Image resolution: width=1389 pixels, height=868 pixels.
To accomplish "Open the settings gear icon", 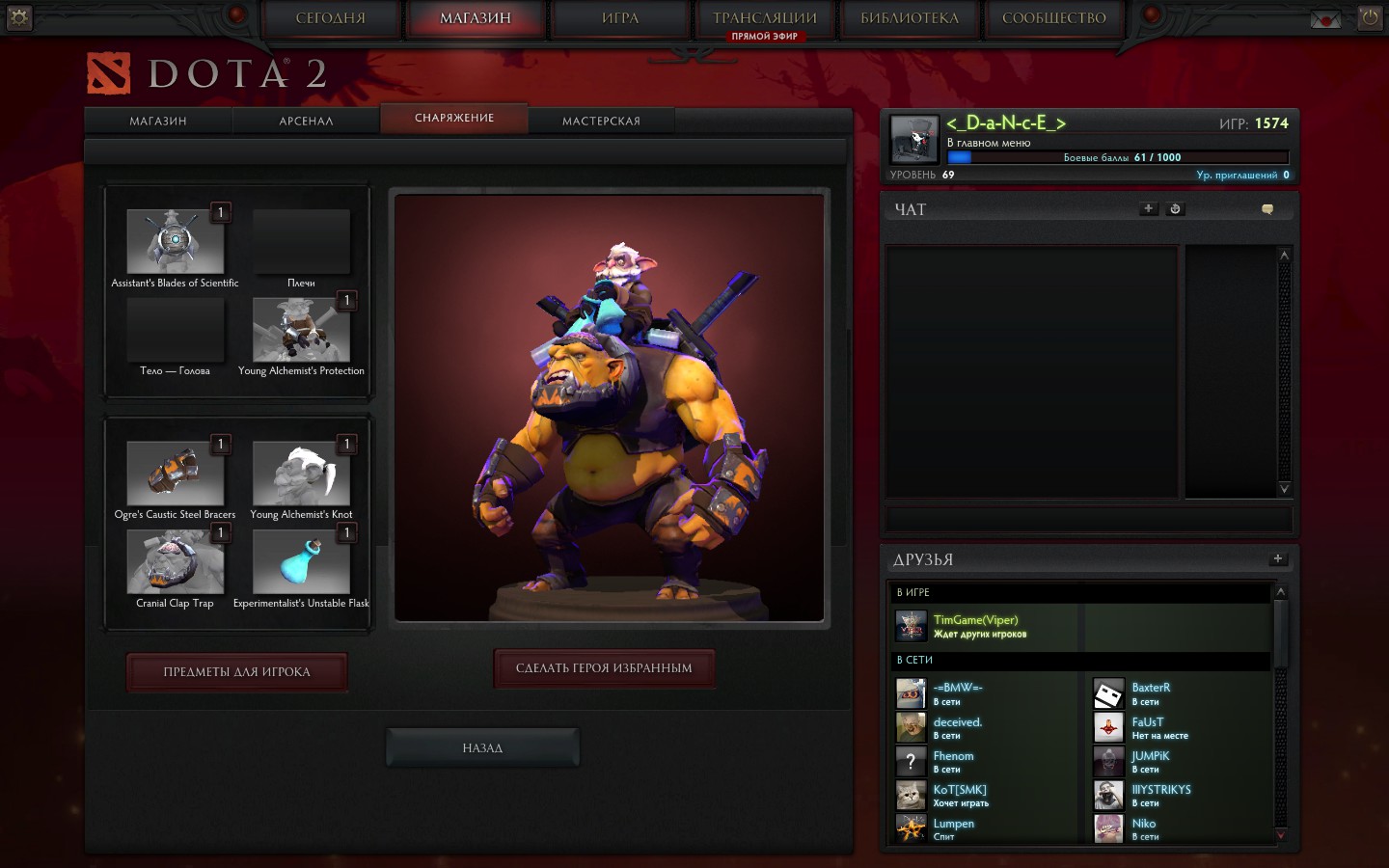I will (19, 17).
